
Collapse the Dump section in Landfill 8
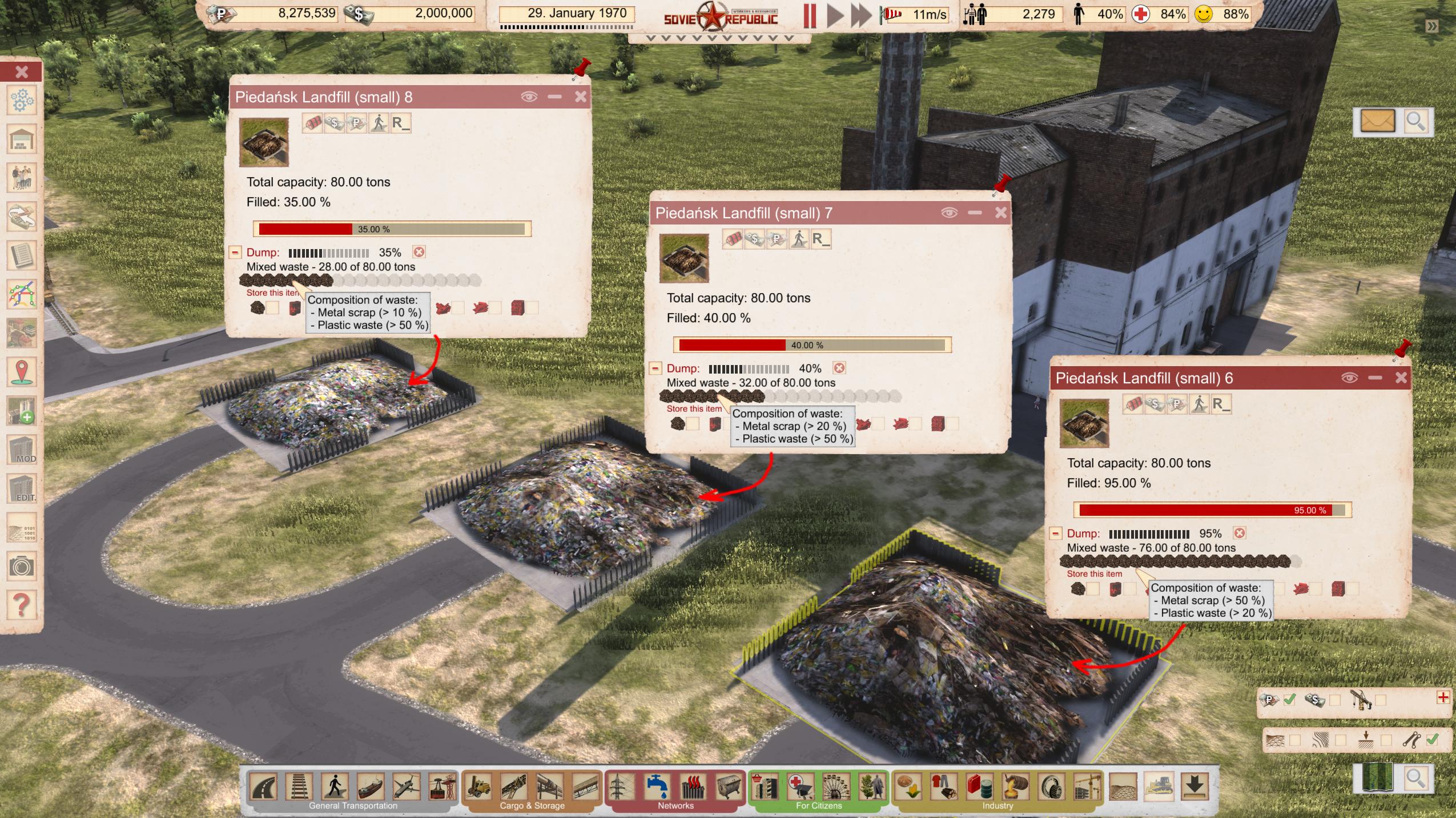[235, 252]
